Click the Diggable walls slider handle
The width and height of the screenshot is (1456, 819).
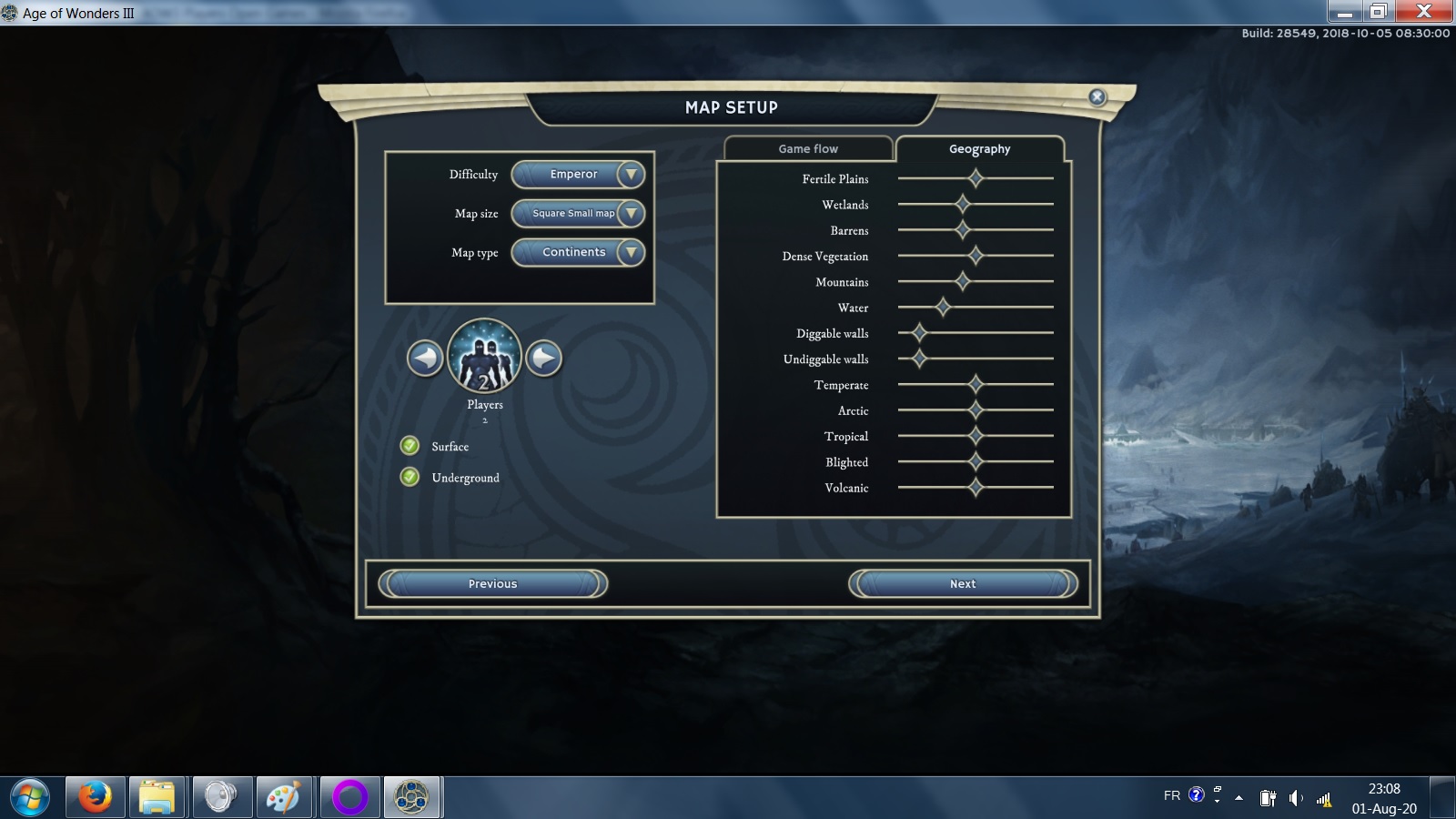click(919, 333)
